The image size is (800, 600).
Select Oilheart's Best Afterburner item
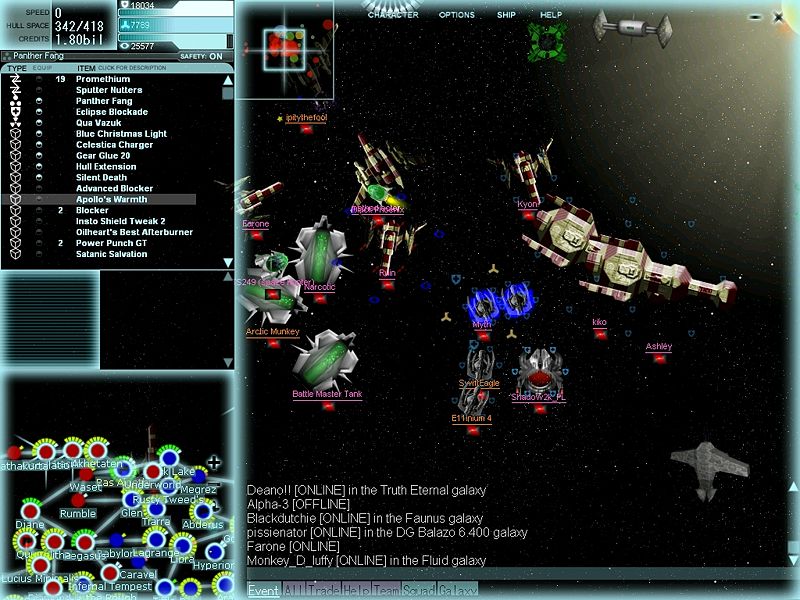[x=134, y=232]
